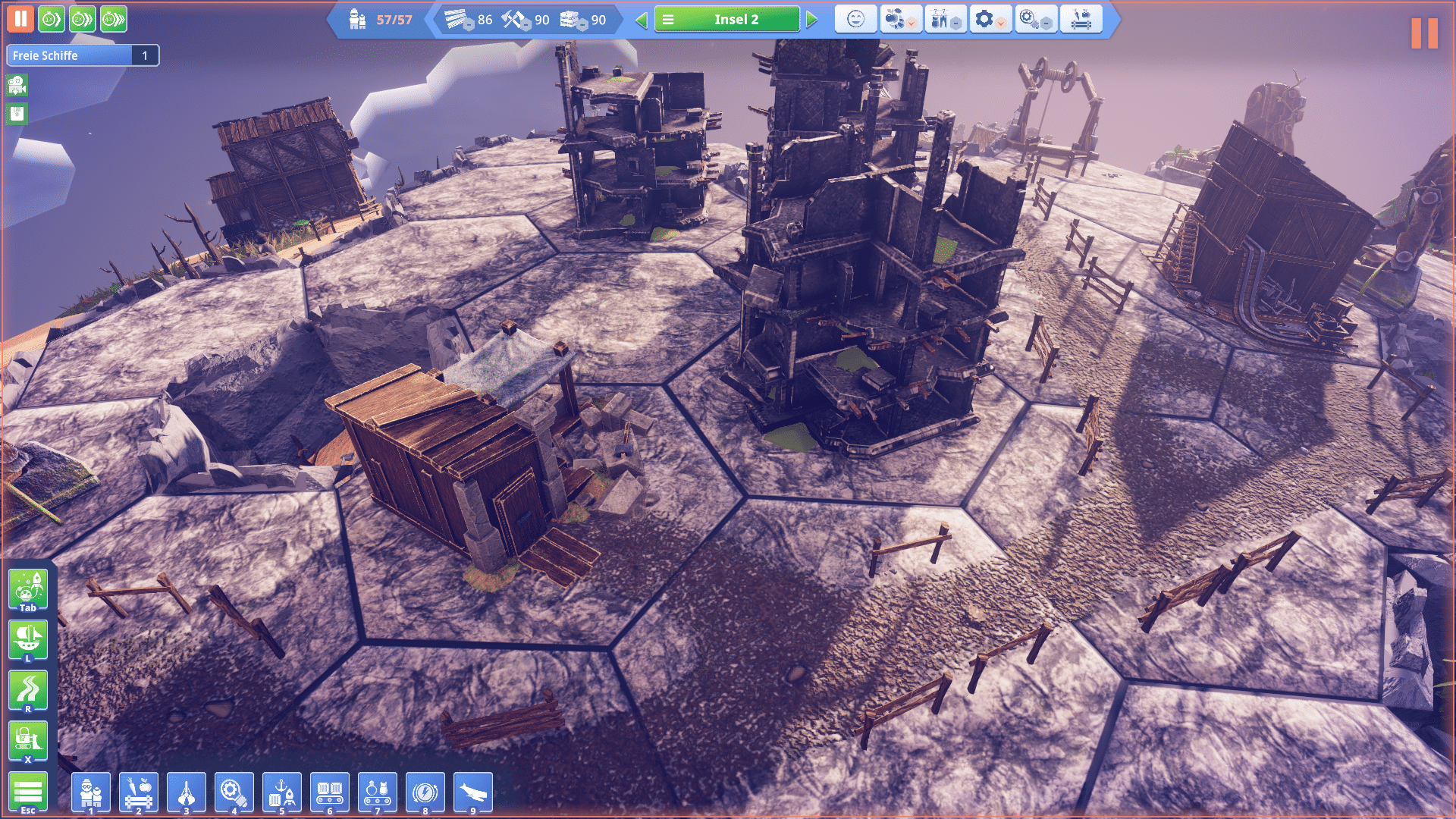
Task: Set game speed to 4x
Action: tap(114, 19)
